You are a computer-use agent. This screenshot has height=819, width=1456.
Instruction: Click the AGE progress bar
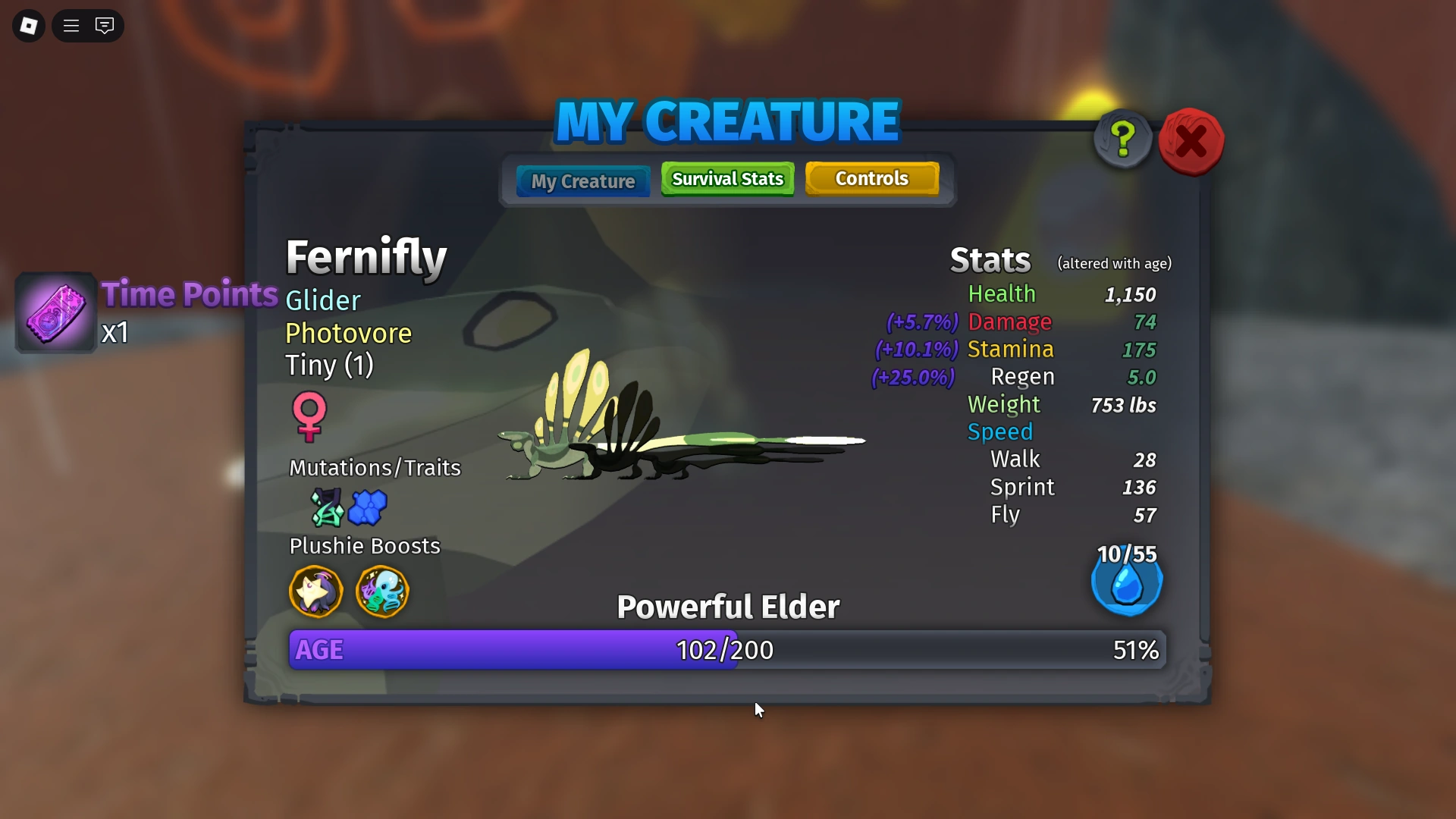726,649
